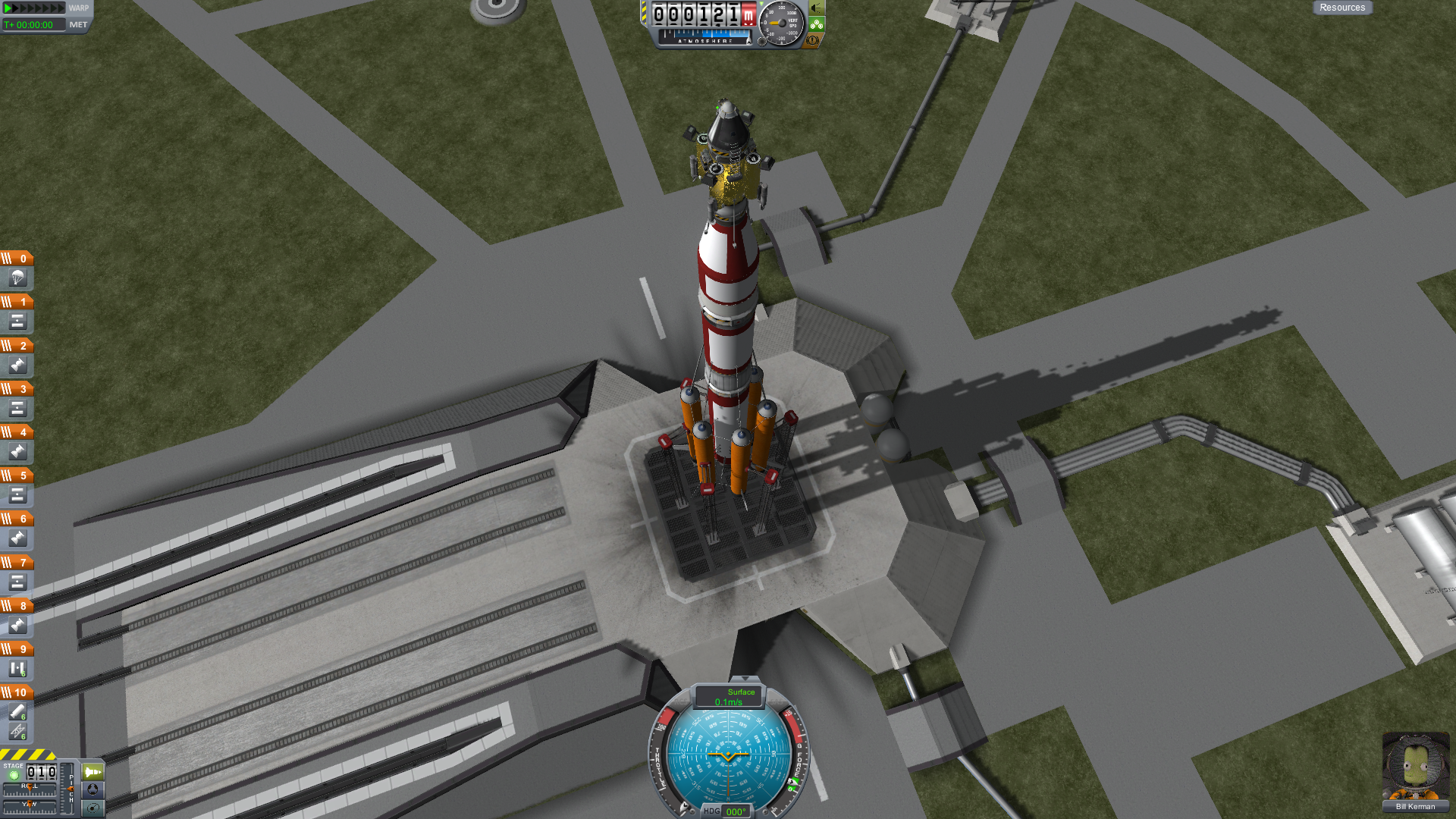Select the stage 0 parachute icon
1456x819 pixels.
(17, 278)
